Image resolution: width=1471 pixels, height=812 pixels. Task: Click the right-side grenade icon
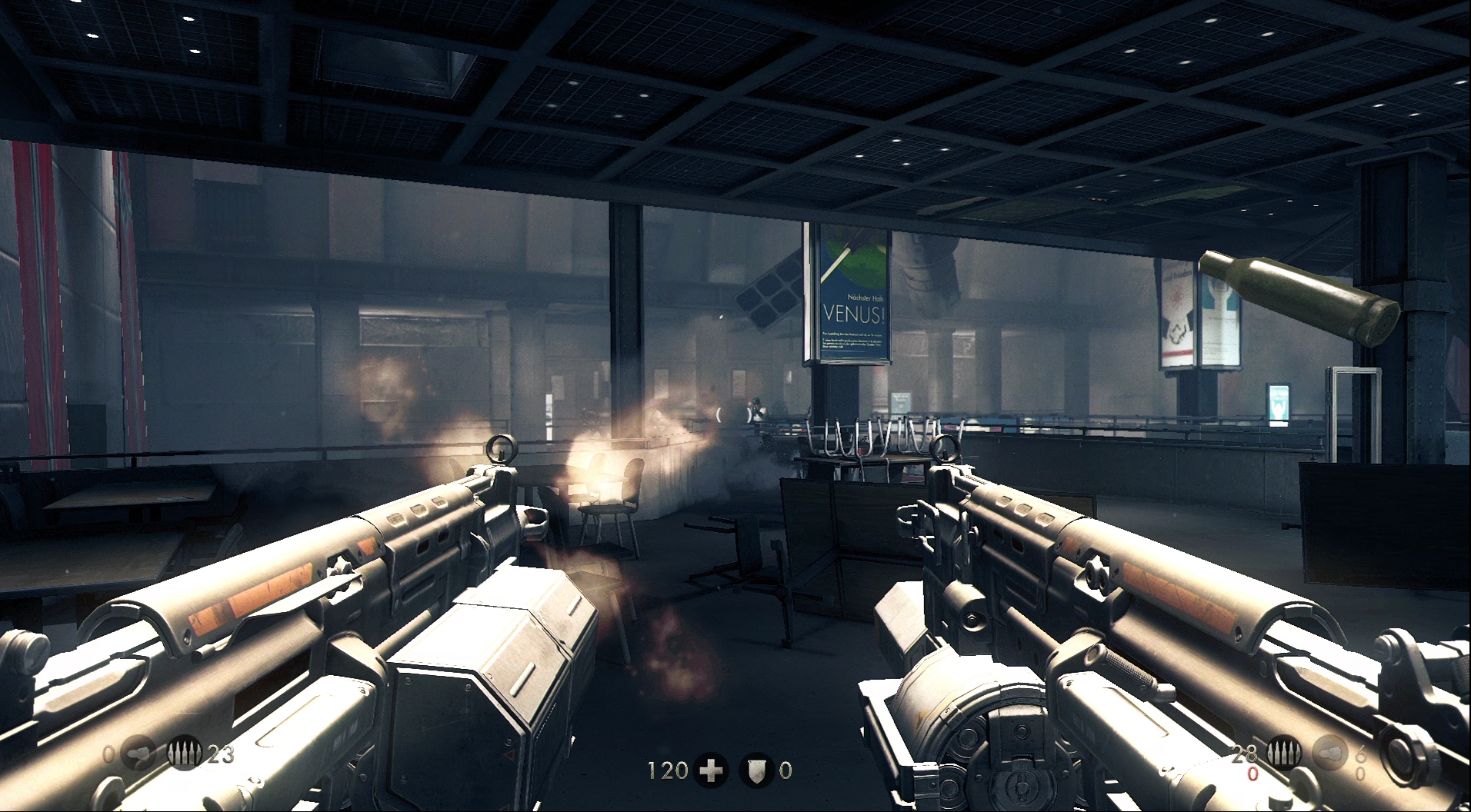1329,753
